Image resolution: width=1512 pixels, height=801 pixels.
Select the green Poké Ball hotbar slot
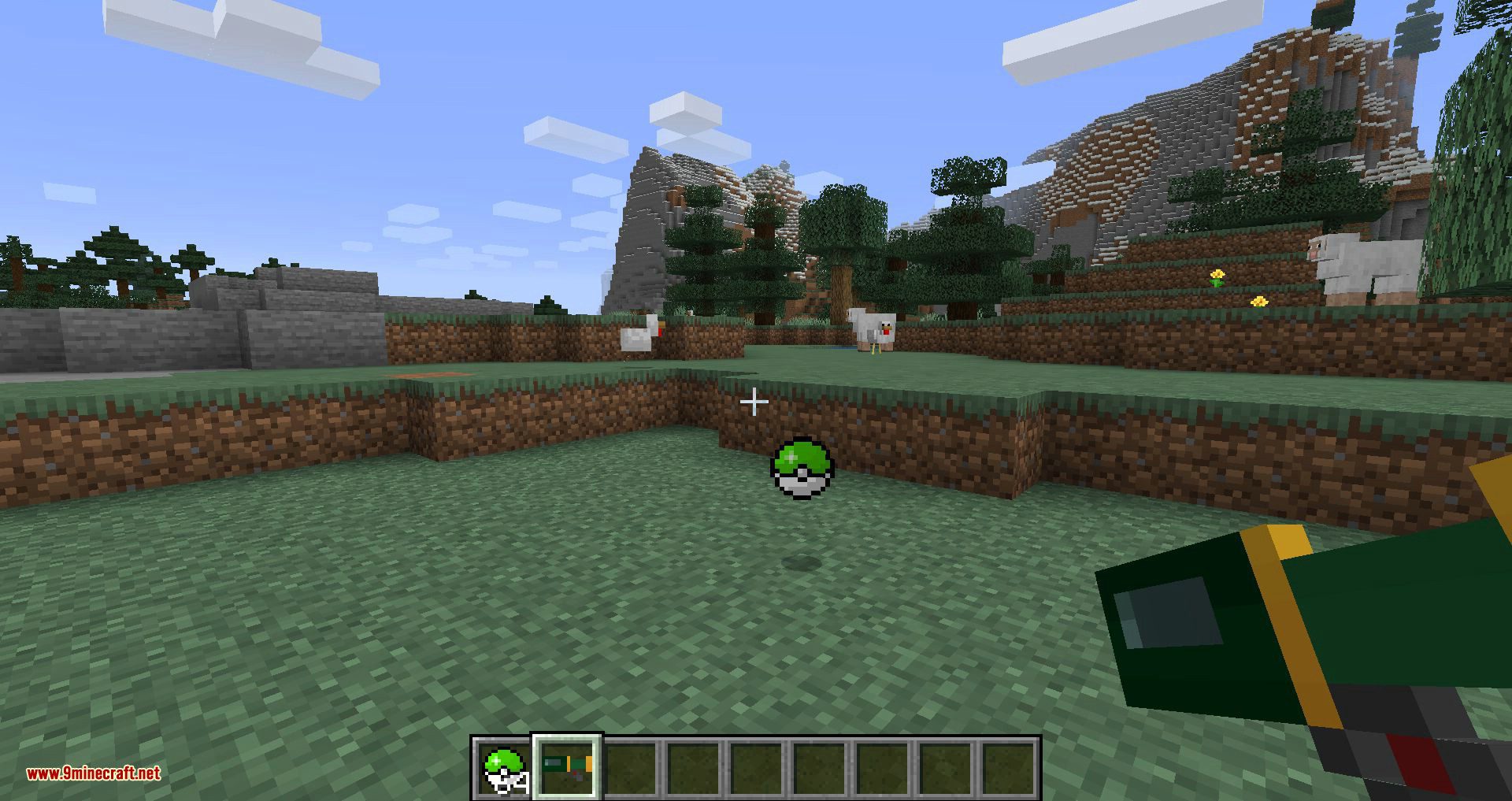click(504, 768)
